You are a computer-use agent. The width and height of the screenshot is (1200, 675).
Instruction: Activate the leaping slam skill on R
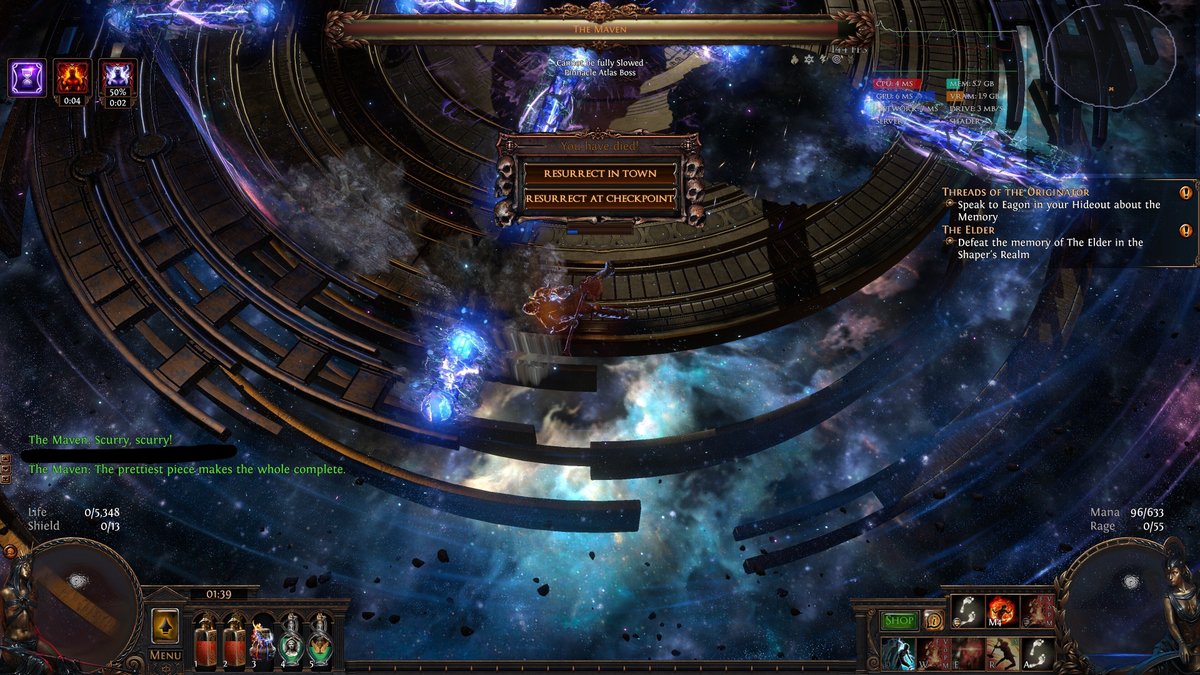[1002, 653]
